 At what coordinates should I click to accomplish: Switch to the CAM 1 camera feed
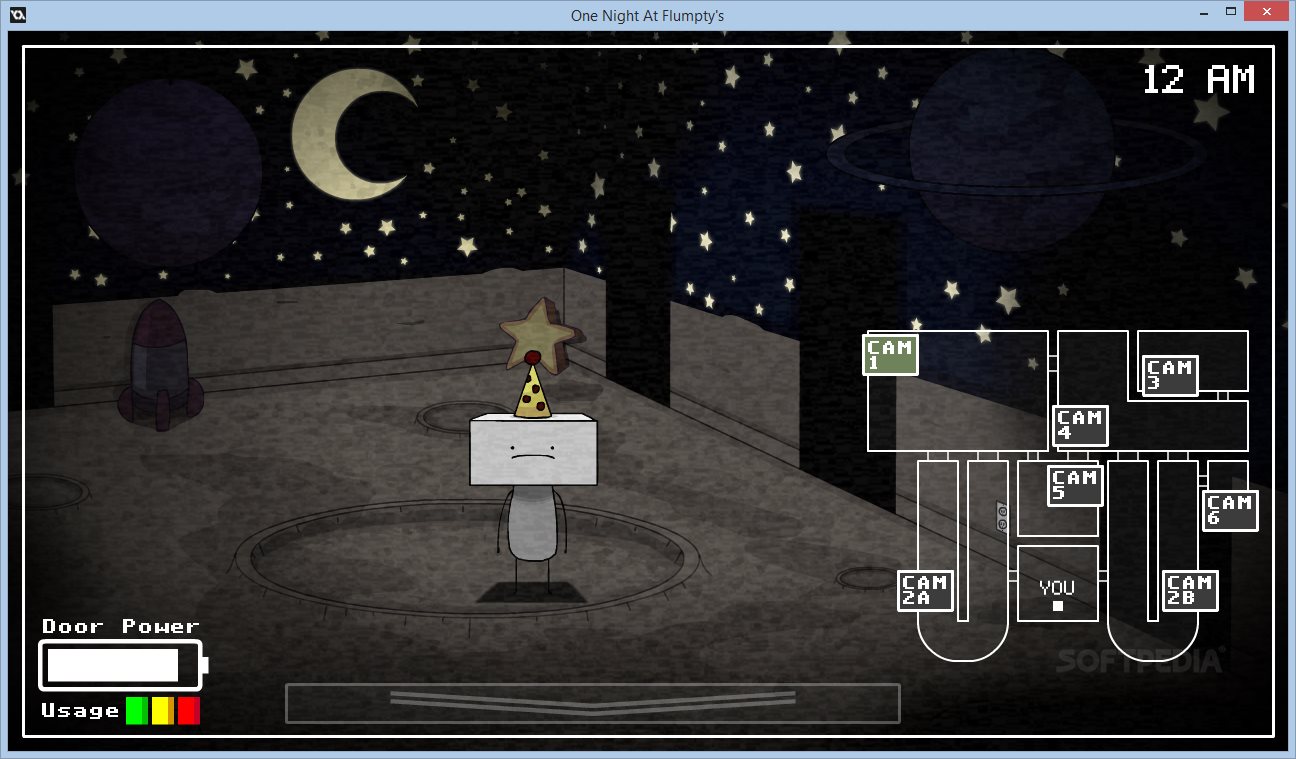coord(890,355)
